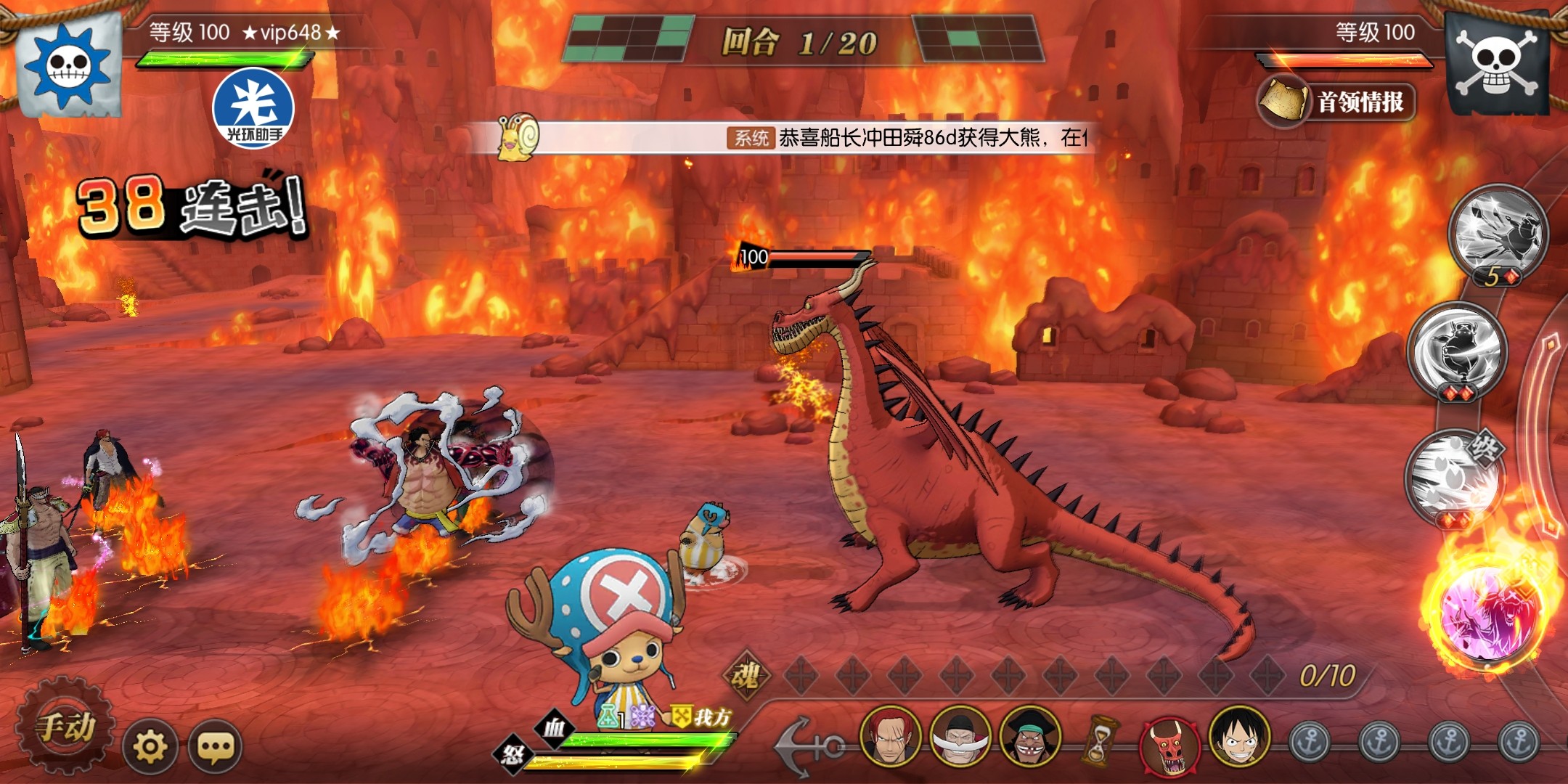Toggle the 手动 manual battle mode button
Image resolution: width=1568 pixels, height=784 pixels.
(65, 727)
